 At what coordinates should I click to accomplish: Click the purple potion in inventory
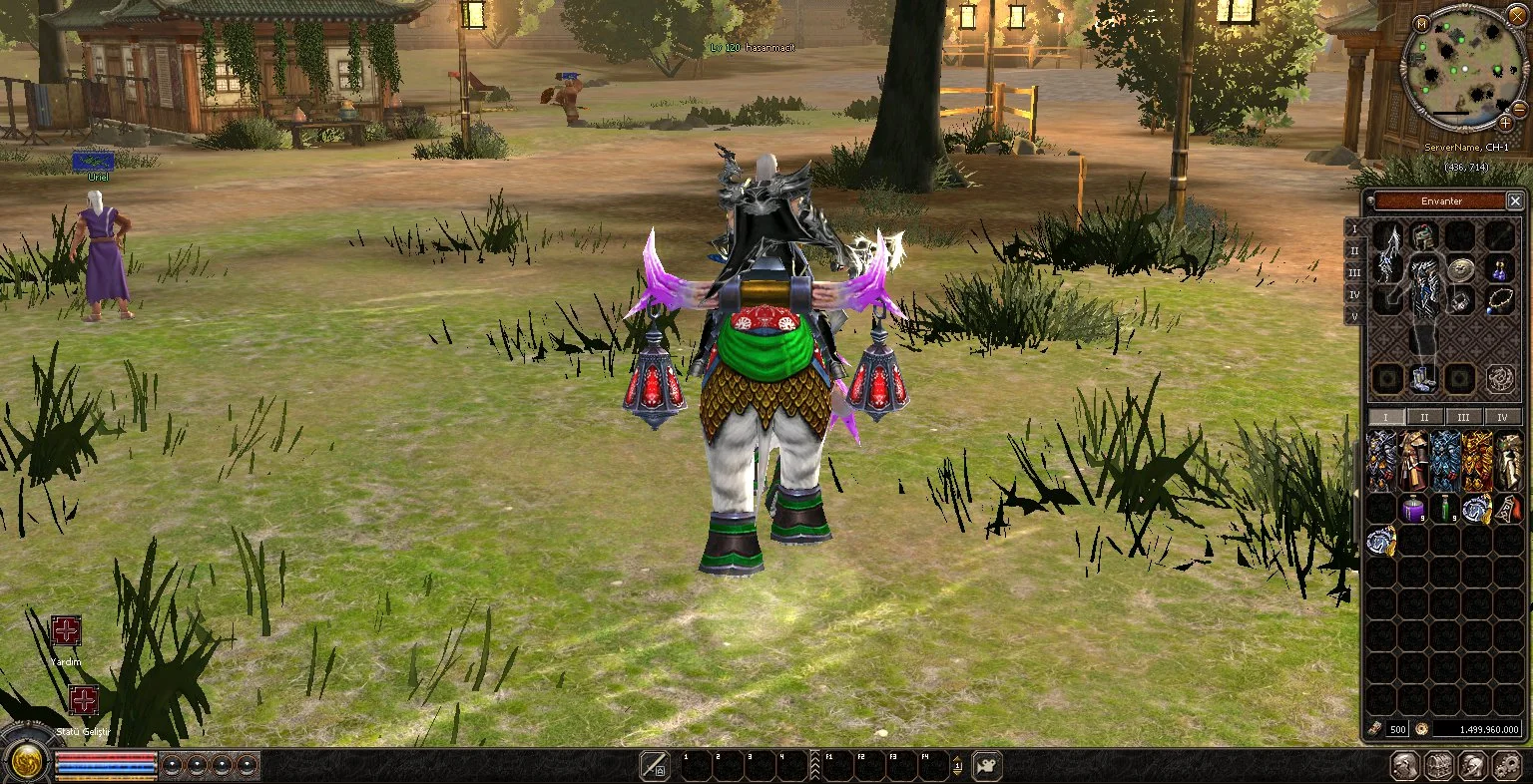click(x=1412, y=510)
